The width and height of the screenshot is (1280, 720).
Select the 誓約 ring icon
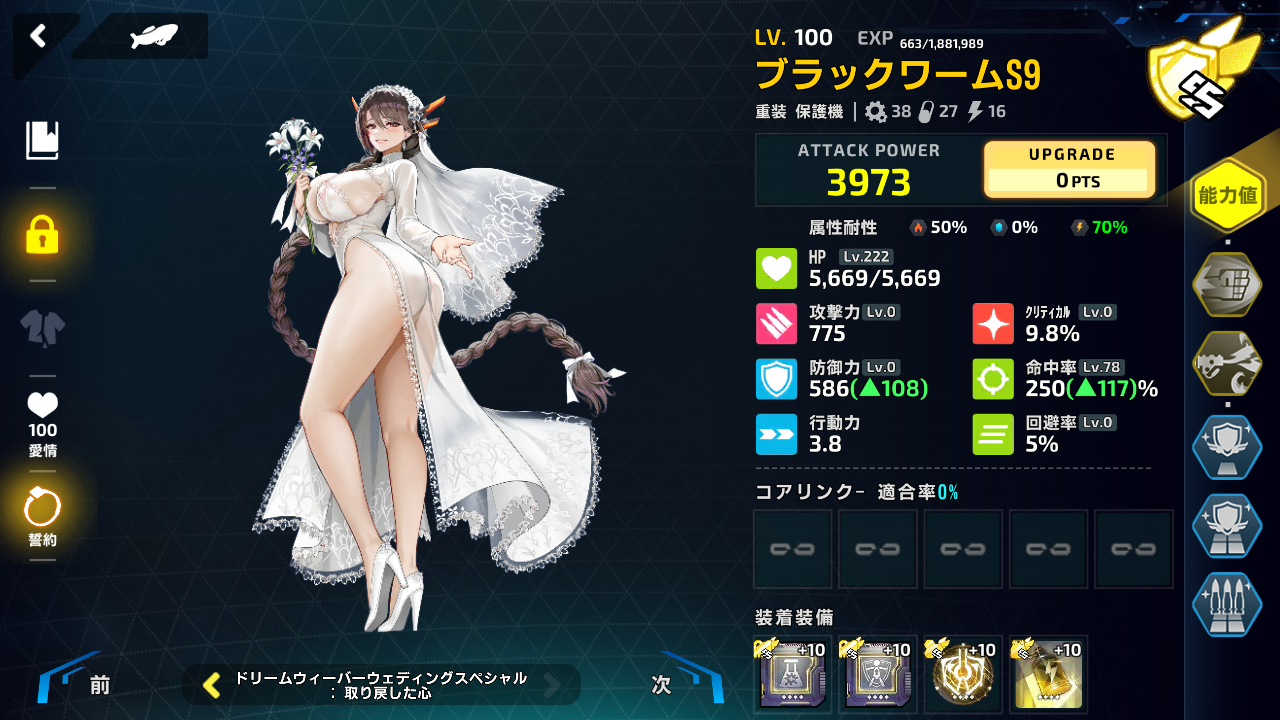(42, 512)
